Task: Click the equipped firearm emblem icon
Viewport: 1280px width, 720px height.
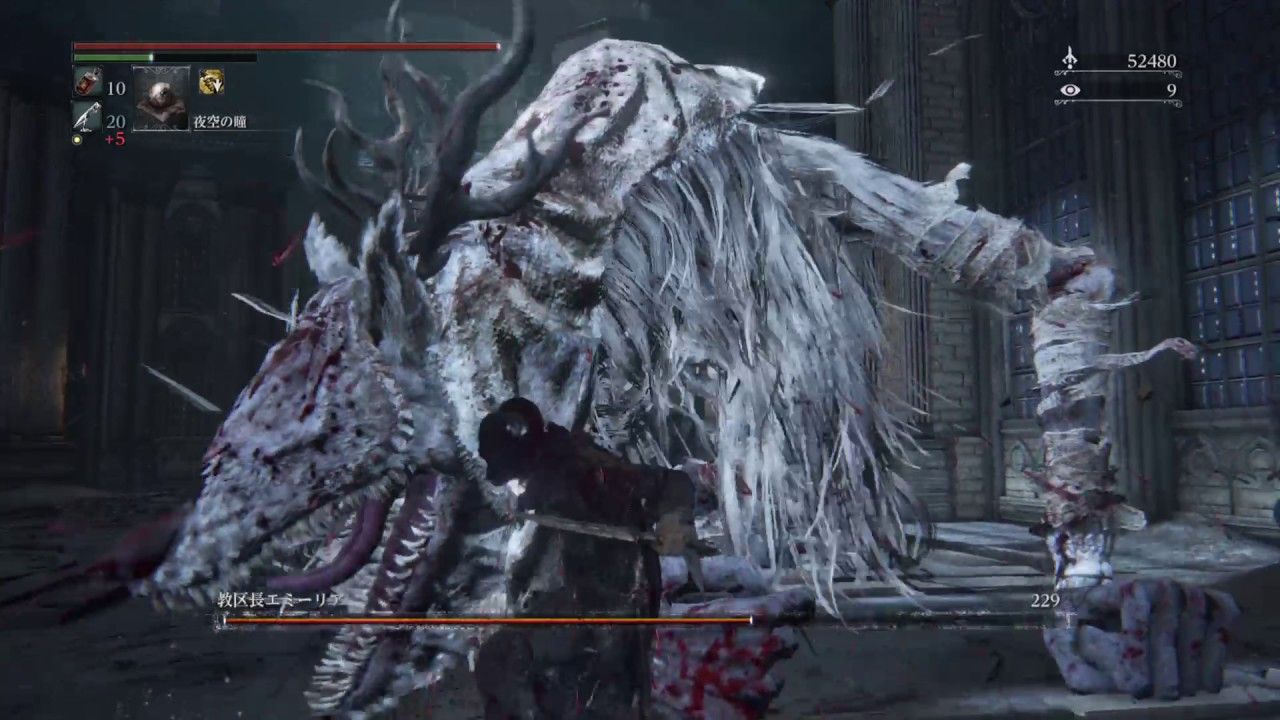Action: pyautogui.click(x=211, y=82)
